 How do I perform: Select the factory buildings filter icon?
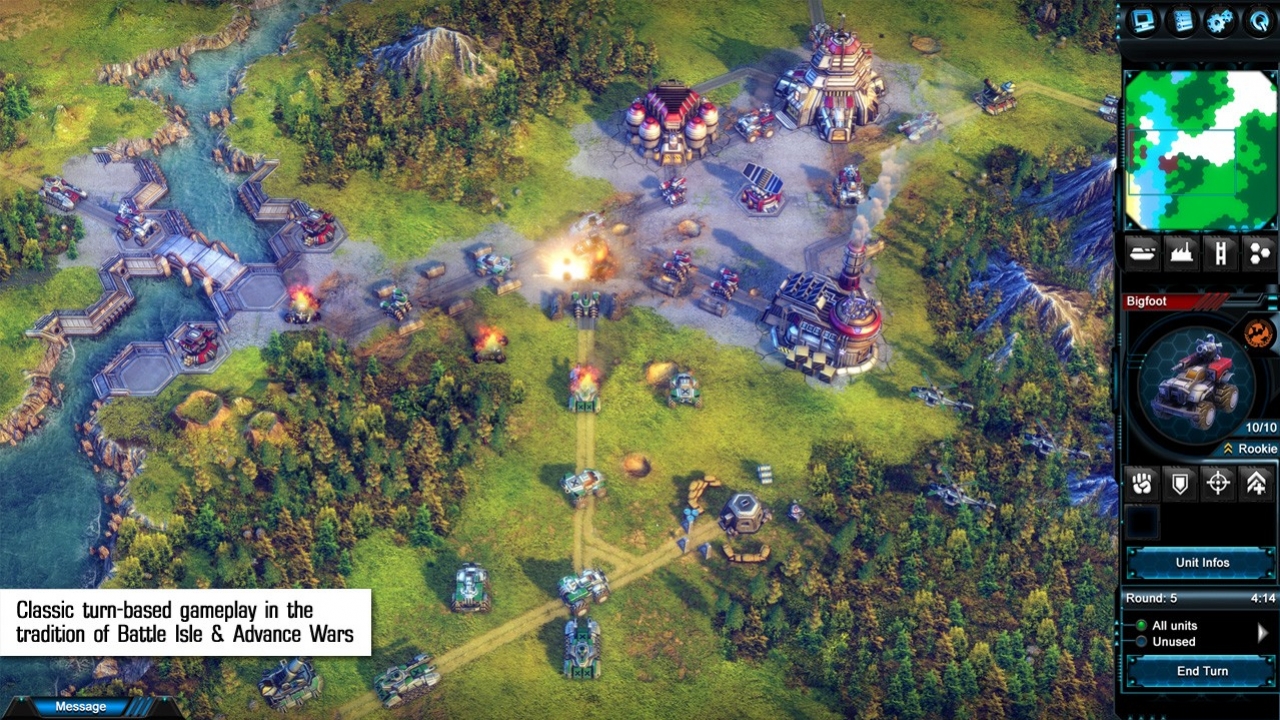pos(1180,253)
